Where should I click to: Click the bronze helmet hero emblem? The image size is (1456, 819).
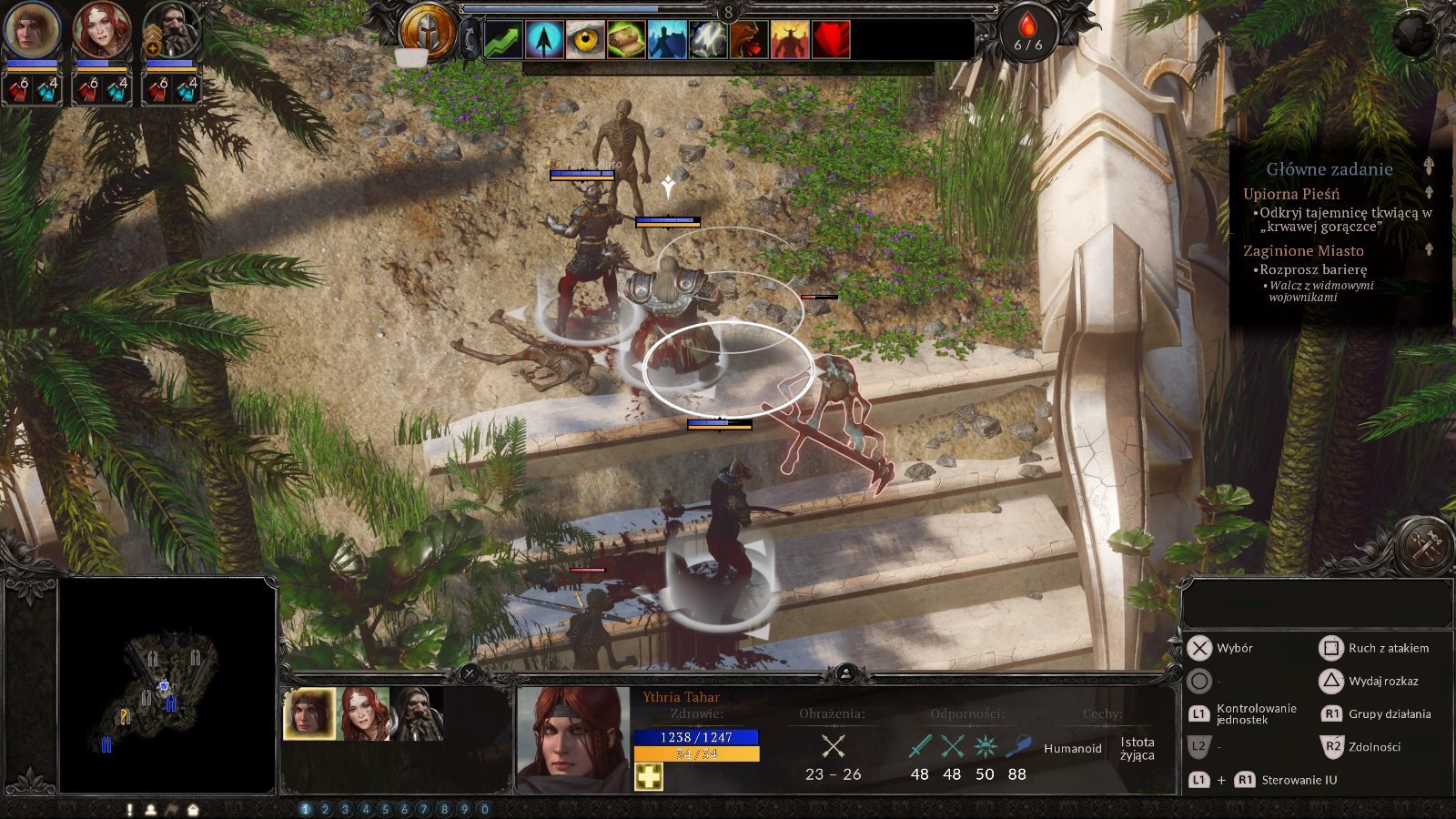[427, 31]
